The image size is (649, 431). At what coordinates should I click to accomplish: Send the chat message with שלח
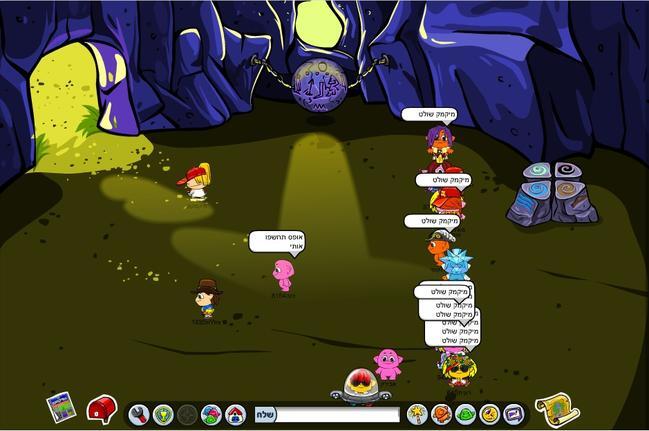click(x=264, y=413)
